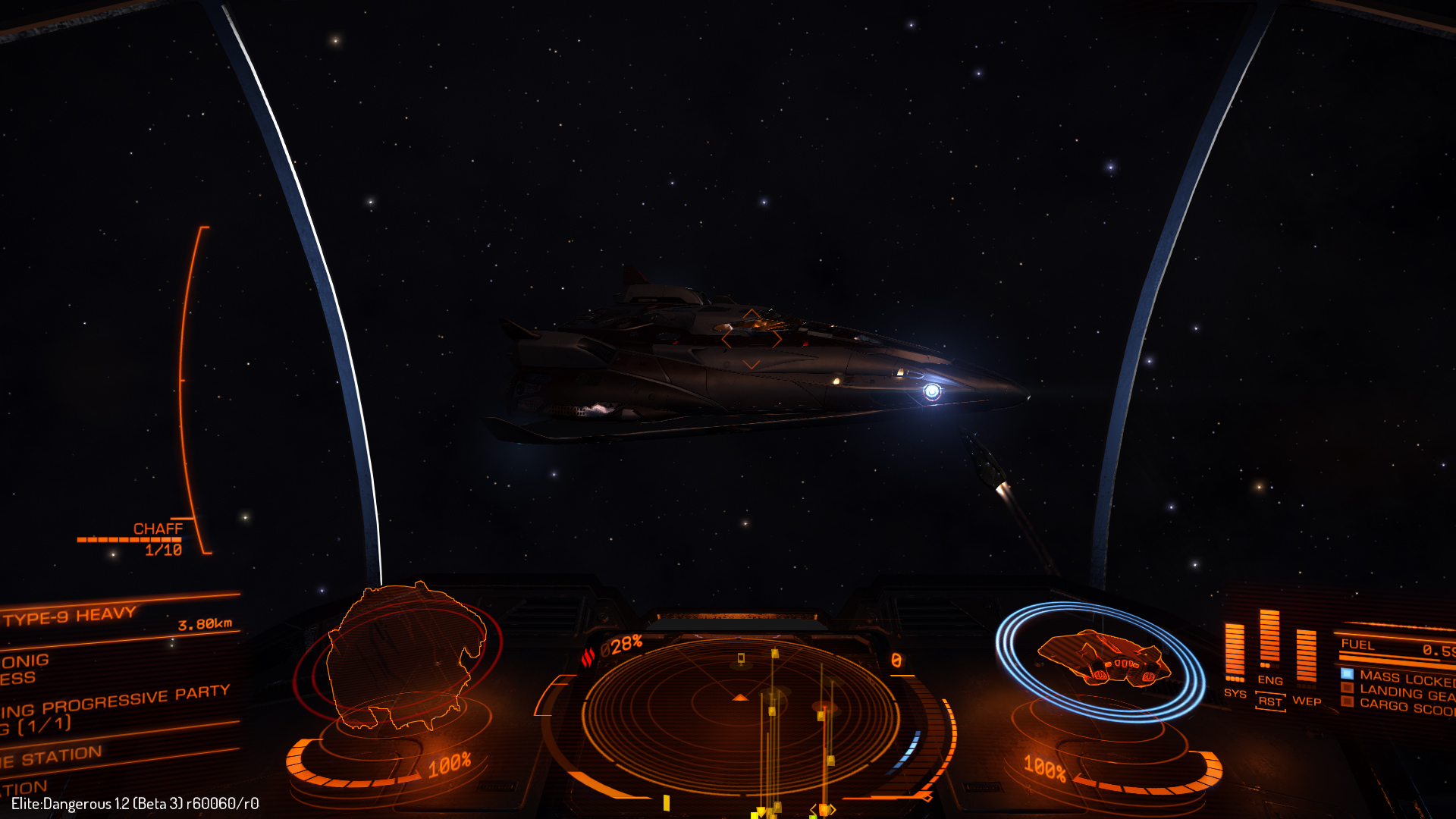1456x819 pixels.
Task: Click the central radar scanner disc
Action: tap(740, 714)
